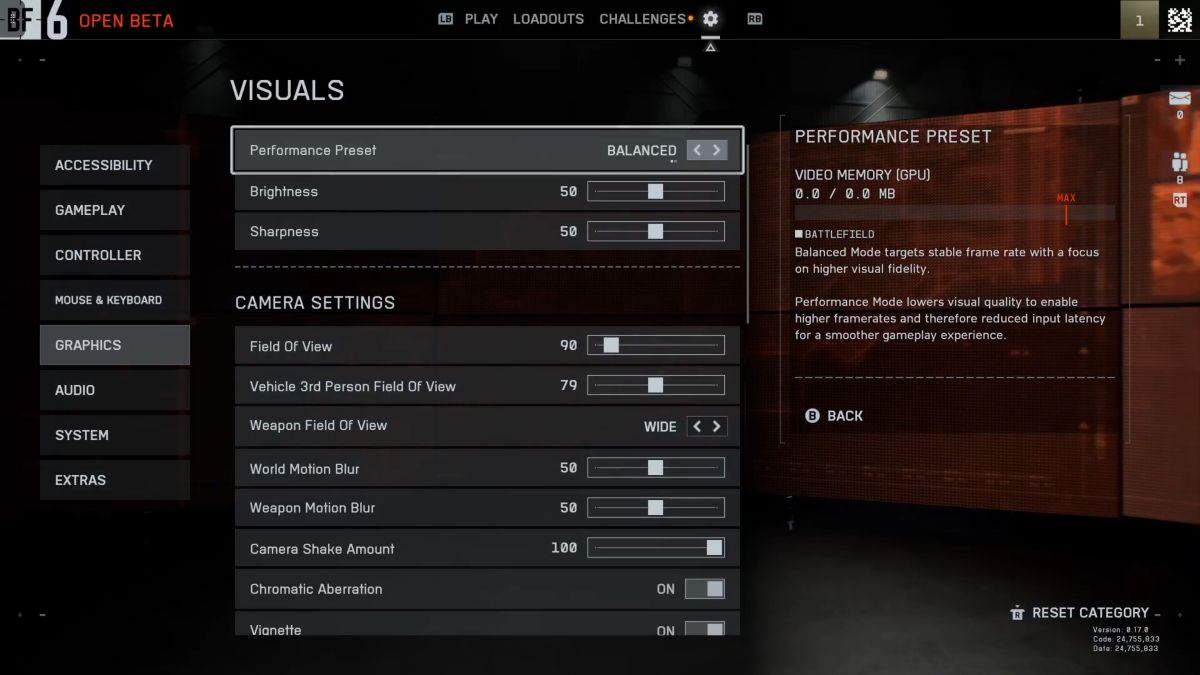The image size is (1200, 675).
Task: Adjust the World Motion Blur slider
Action: (x=655, y=468)
